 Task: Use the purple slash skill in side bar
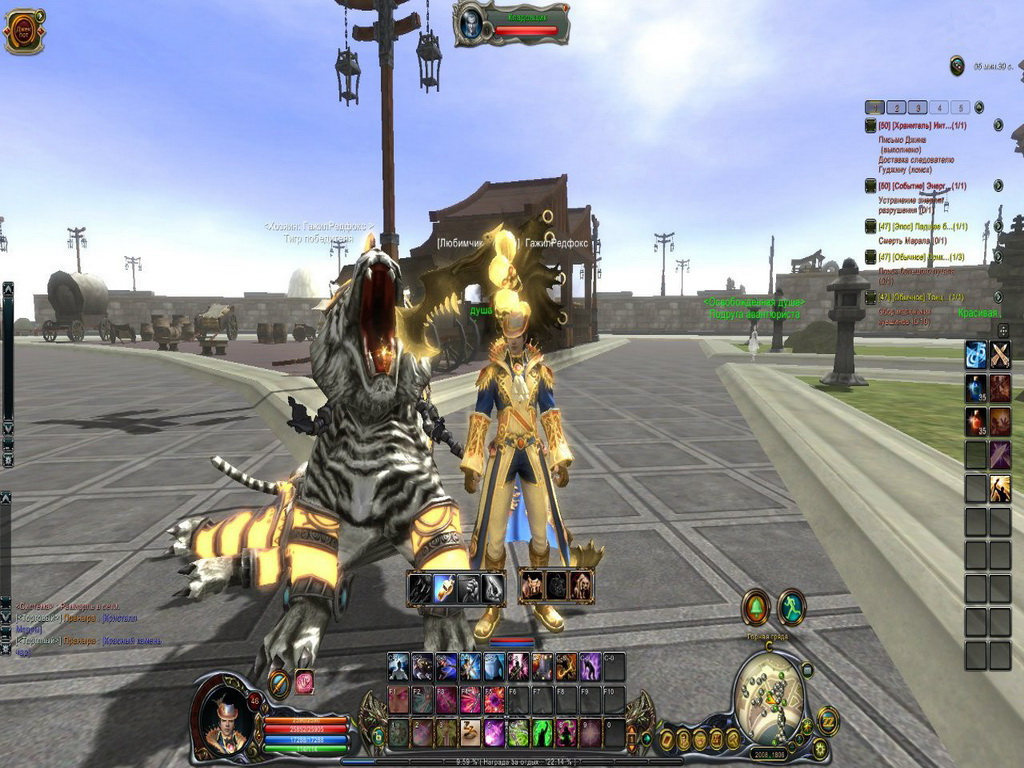click(x=1000, y=455)
